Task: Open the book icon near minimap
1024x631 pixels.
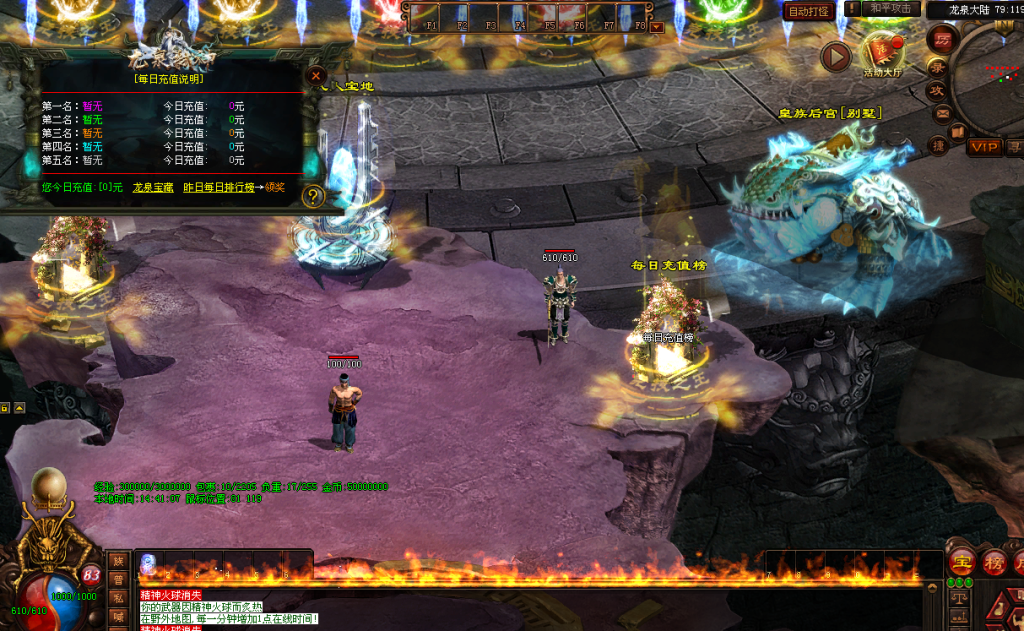Action: coord(958,132)
